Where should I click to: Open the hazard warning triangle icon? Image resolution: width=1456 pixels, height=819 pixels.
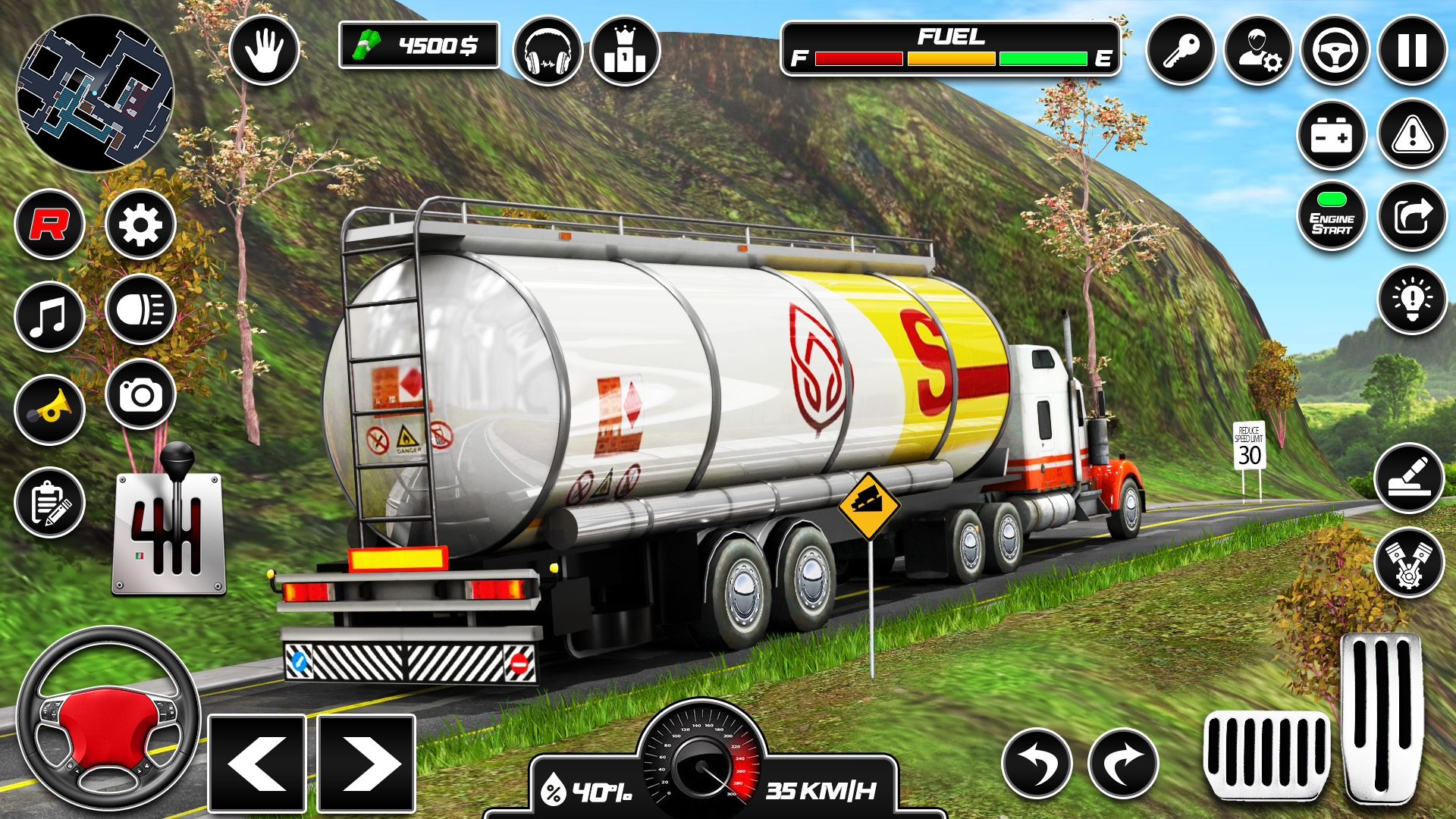click(x=1410, y=134)
